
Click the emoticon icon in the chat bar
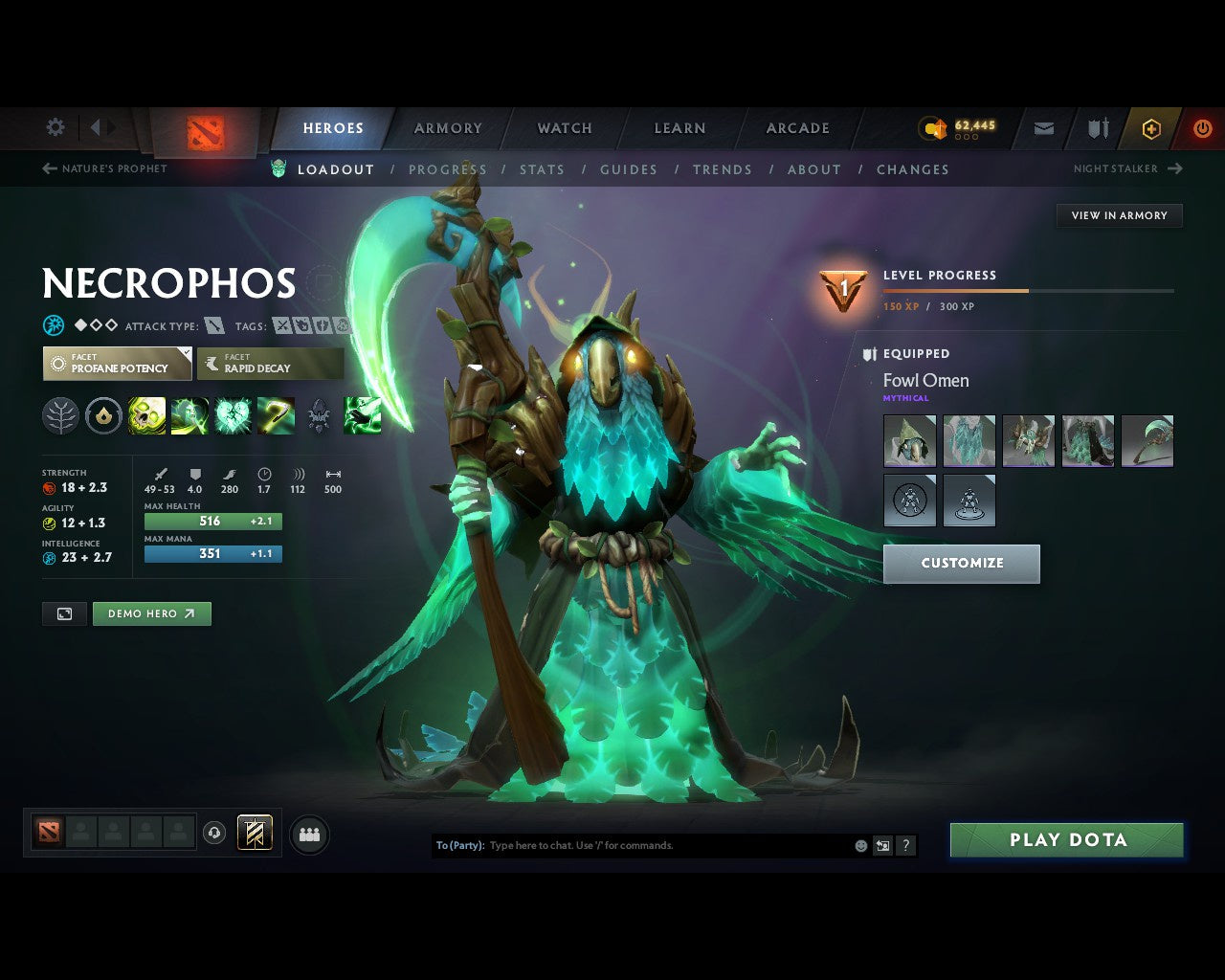click(x=858, y=845)
